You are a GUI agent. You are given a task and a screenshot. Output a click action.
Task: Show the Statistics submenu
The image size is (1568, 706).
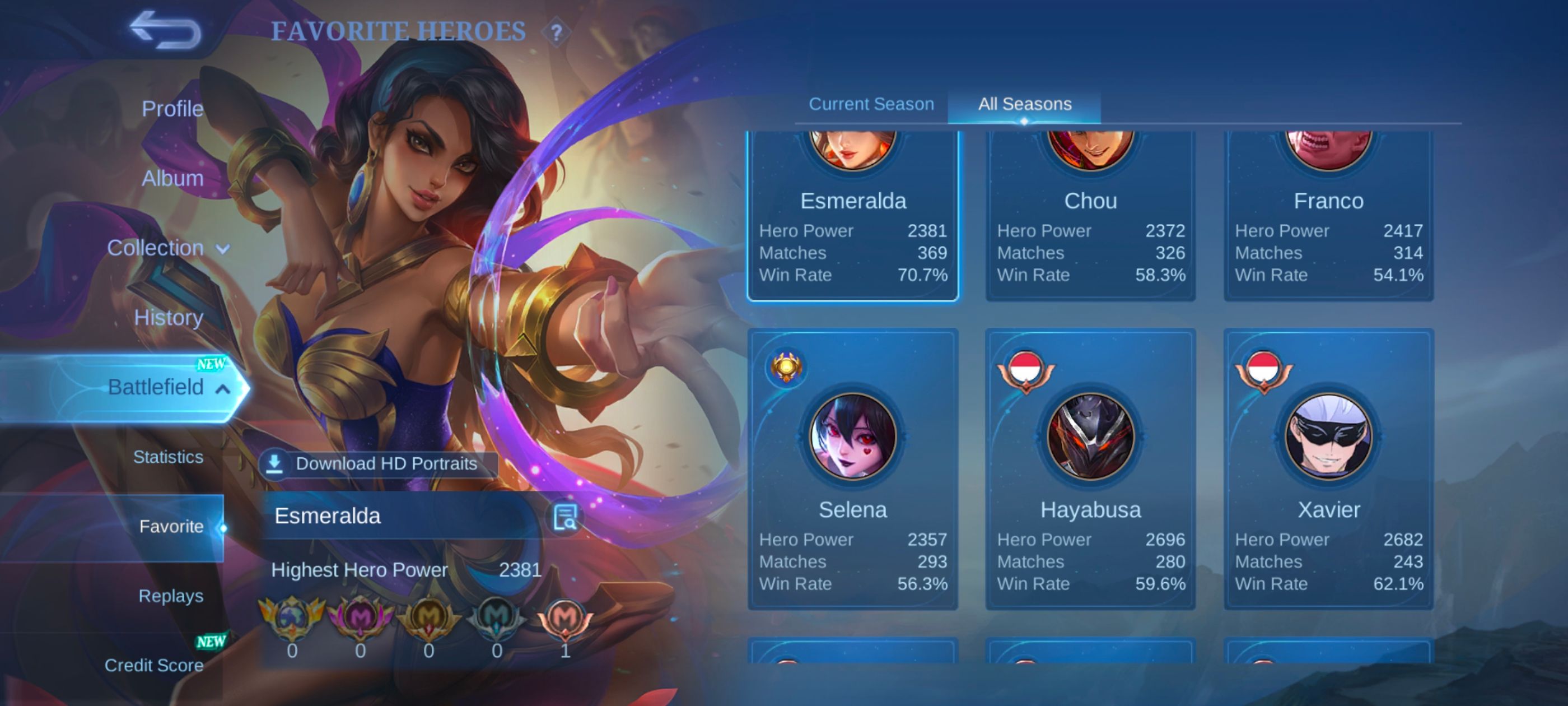coord(168,457)
